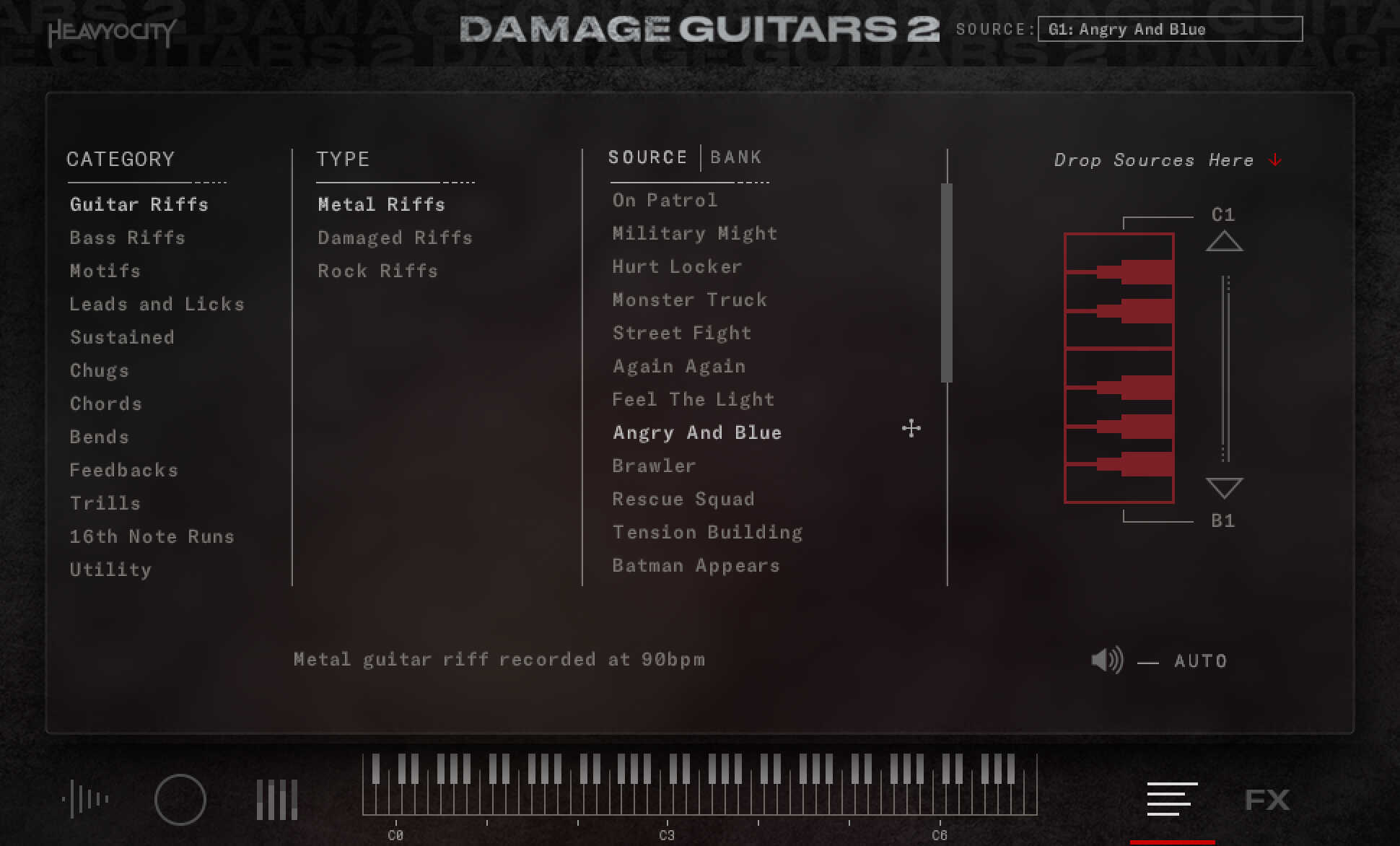Screen dimensions: 1400x846
Task: Open the mixer bars page icon
Action: click(x=276, y=799)
